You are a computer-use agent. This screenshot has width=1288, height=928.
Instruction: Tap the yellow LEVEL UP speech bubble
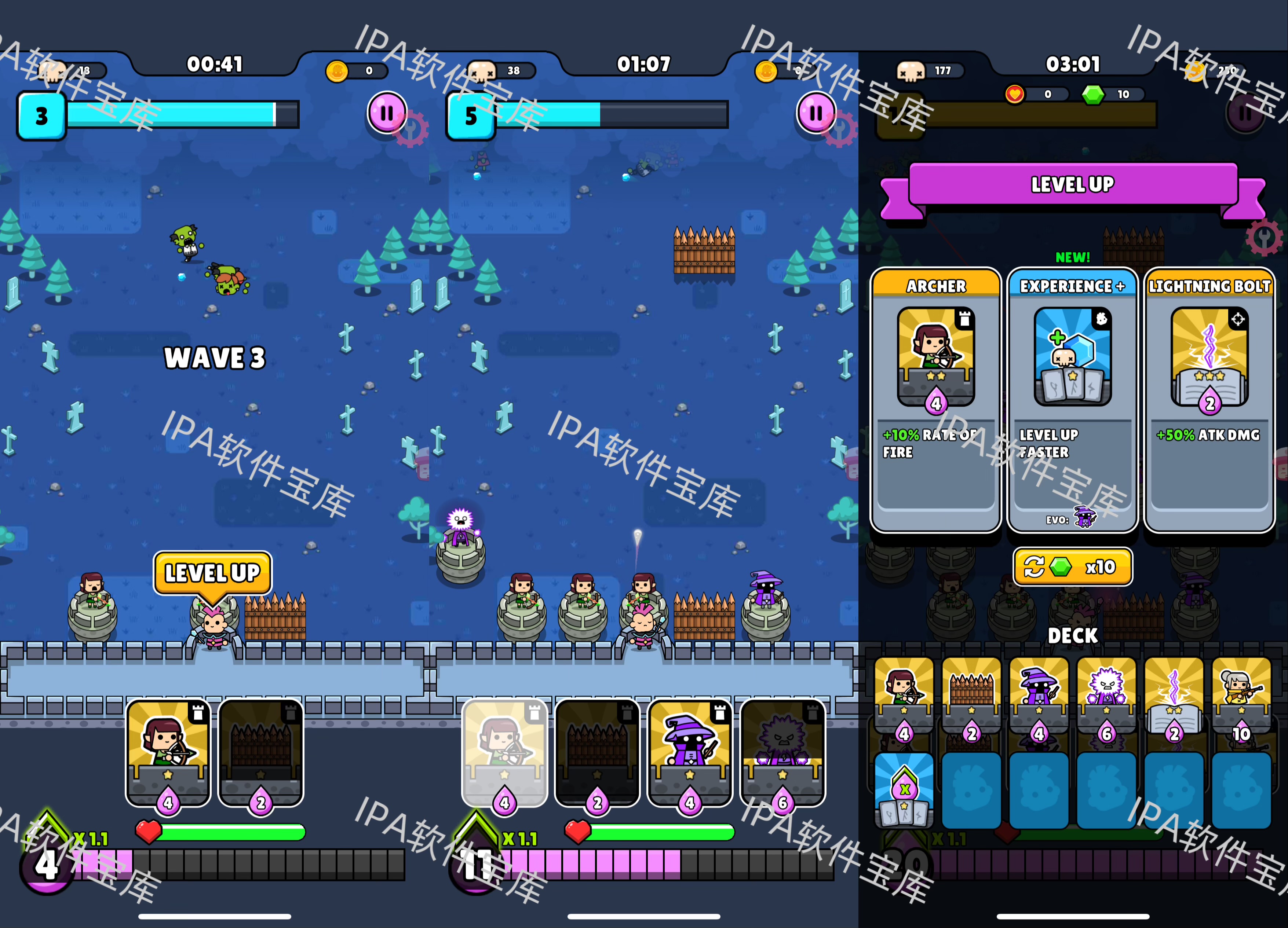[212, 573]
